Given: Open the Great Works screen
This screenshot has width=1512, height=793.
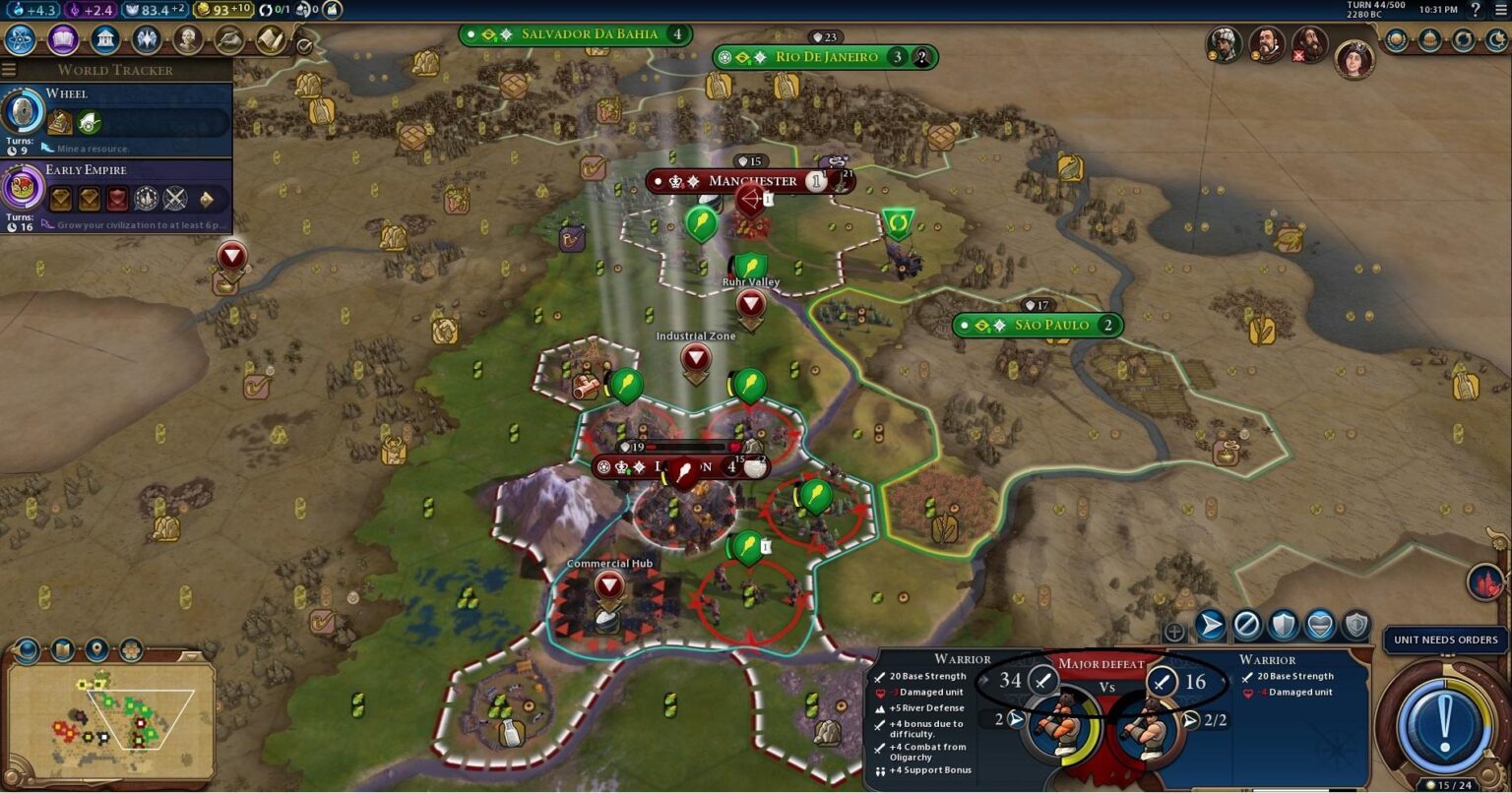Looking at the screenshot, I should coord(229,40).
